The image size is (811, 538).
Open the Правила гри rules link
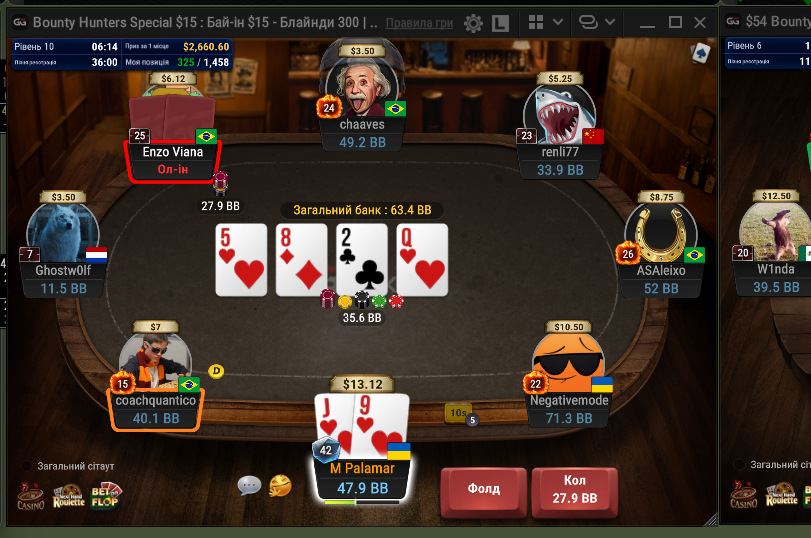pos(419,22)
